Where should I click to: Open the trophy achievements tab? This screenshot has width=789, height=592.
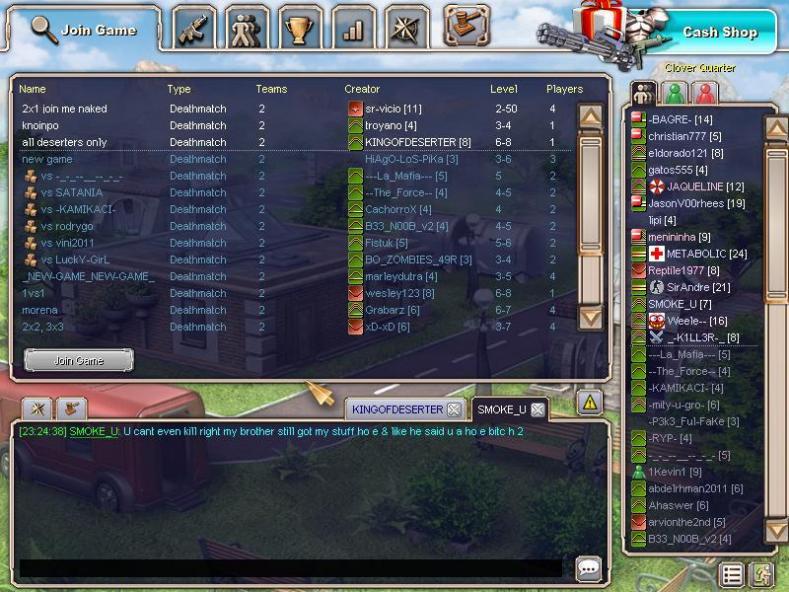click(299, 27)
